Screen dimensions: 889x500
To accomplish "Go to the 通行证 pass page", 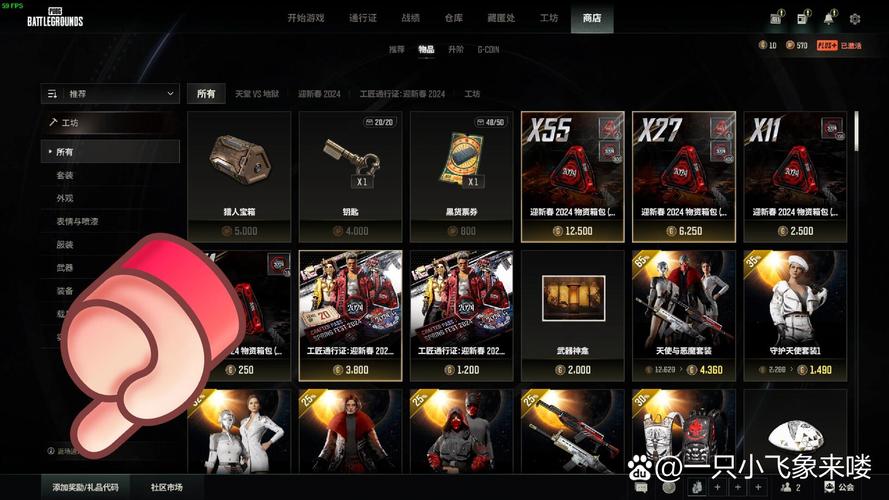I will tap(363, 18).
